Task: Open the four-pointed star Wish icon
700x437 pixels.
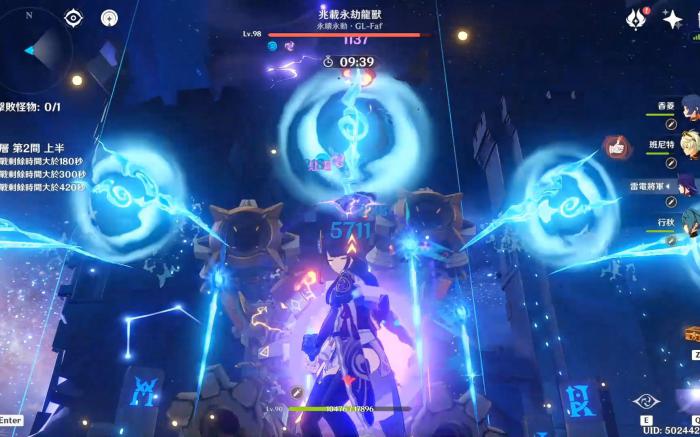Action: 672,18
